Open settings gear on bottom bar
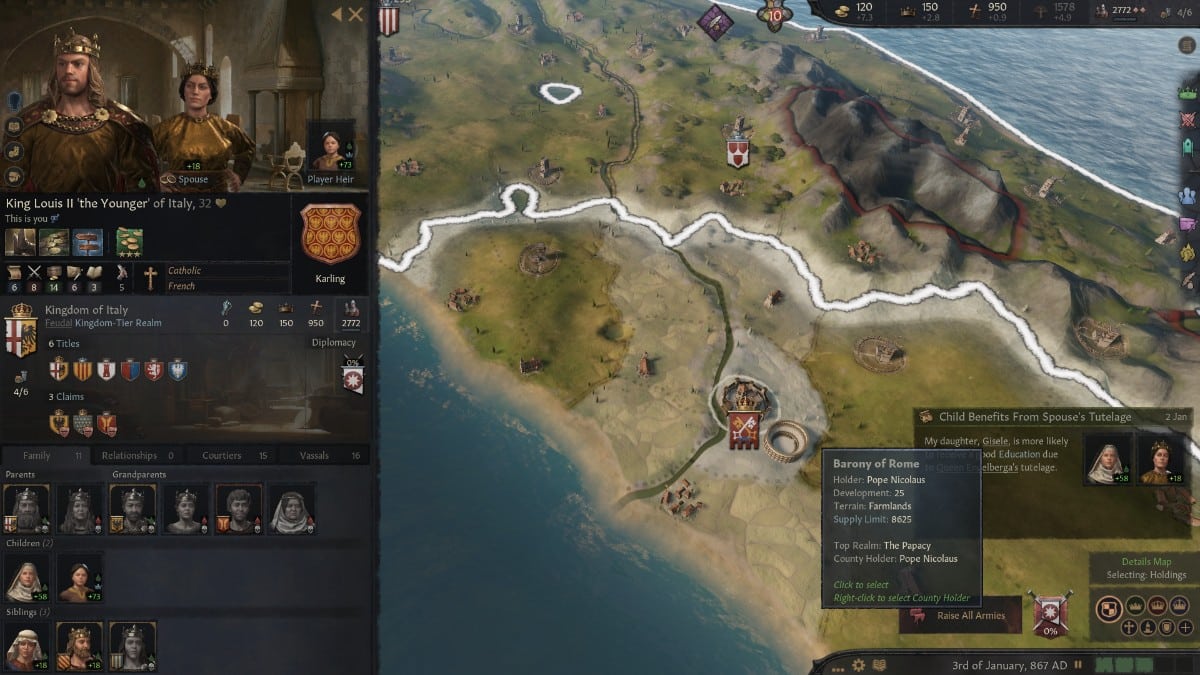The image size is (1200, 675). (x=858, y=664)
